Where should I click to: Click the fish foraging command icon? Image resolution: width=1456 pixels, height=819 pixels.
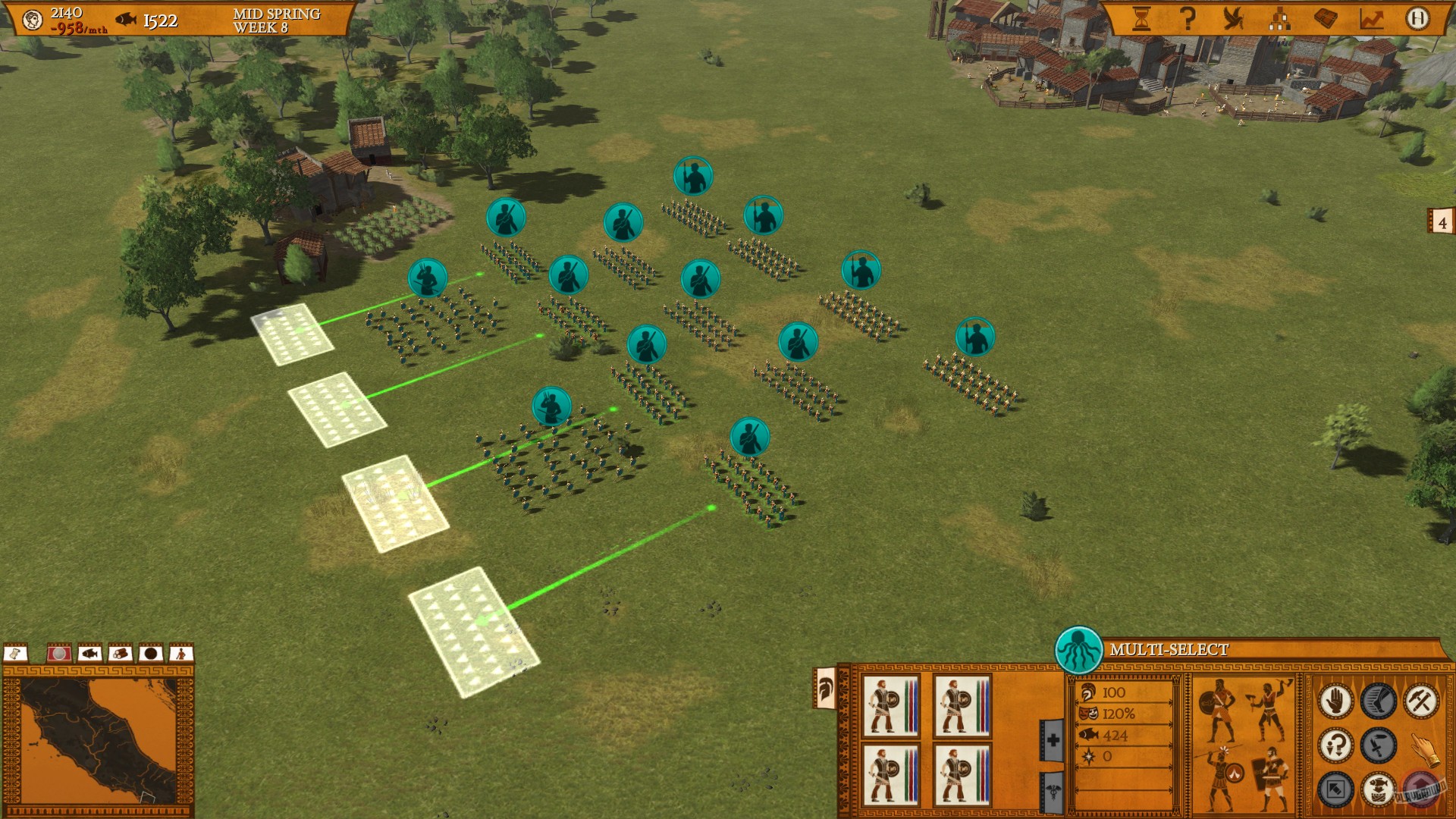pyautogui.click(x=1378, y=789)
